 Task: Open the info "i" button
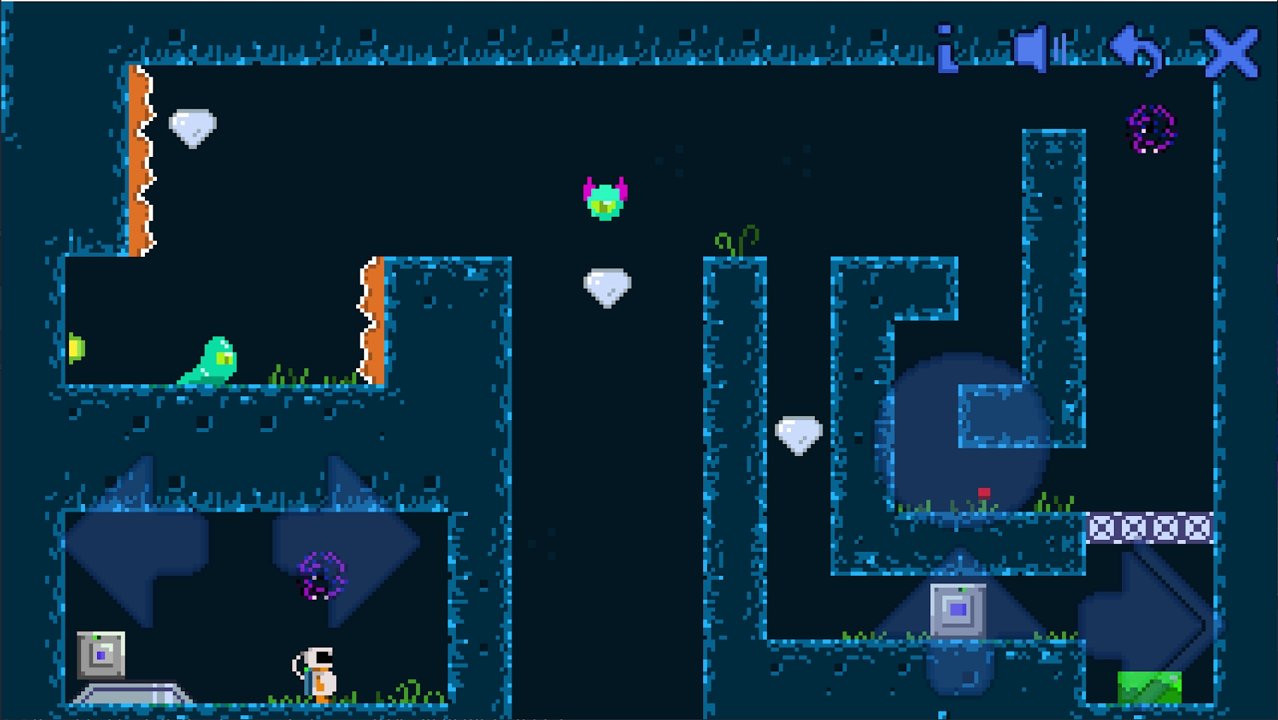pyautogui.click(x=946, y=50)
